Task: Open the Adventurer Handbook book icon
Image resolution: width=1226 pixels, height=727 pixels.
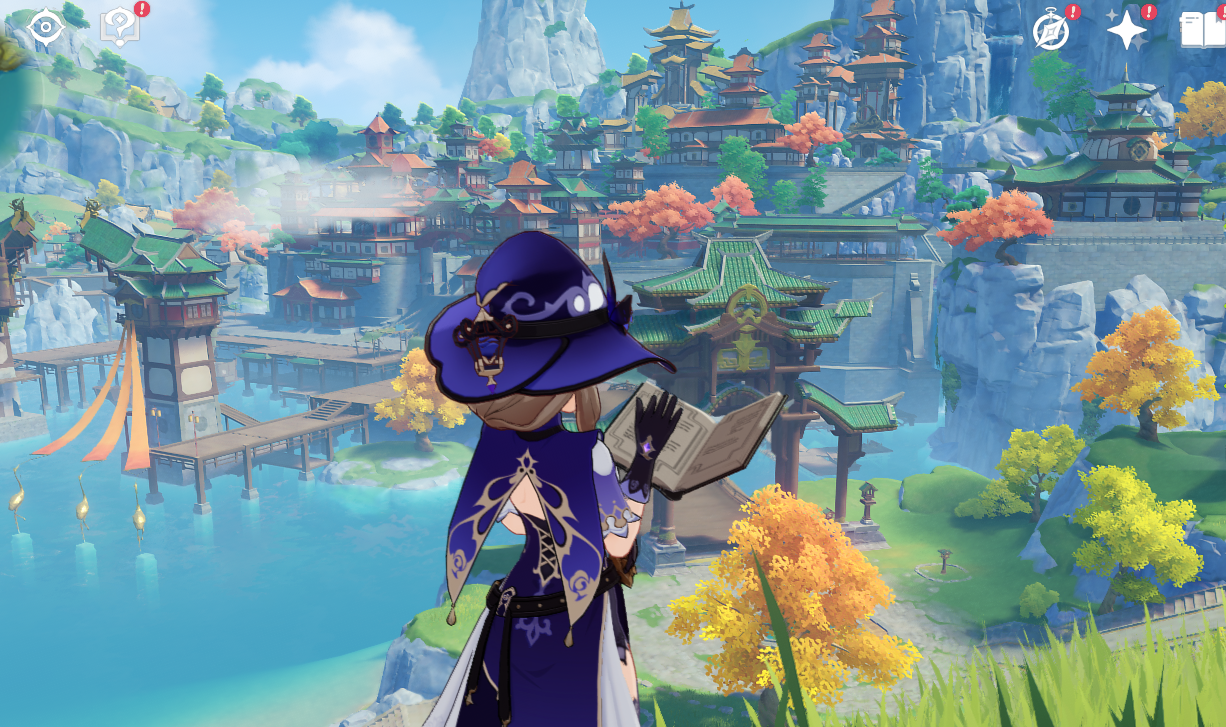Action: (x=1203, y=30)
